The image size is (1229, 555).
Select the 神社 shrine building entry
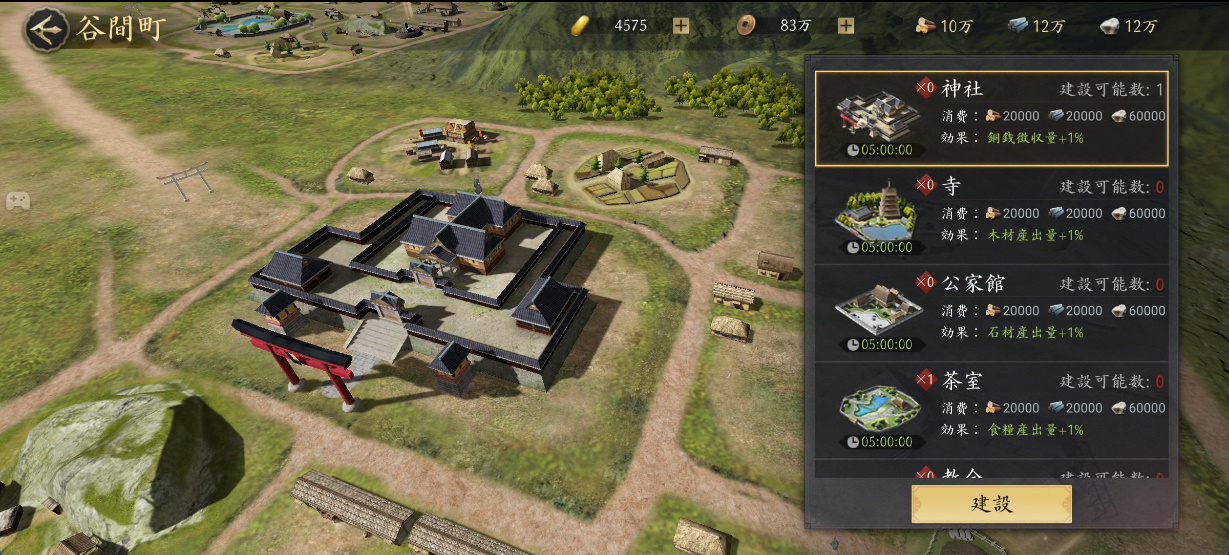991,118
